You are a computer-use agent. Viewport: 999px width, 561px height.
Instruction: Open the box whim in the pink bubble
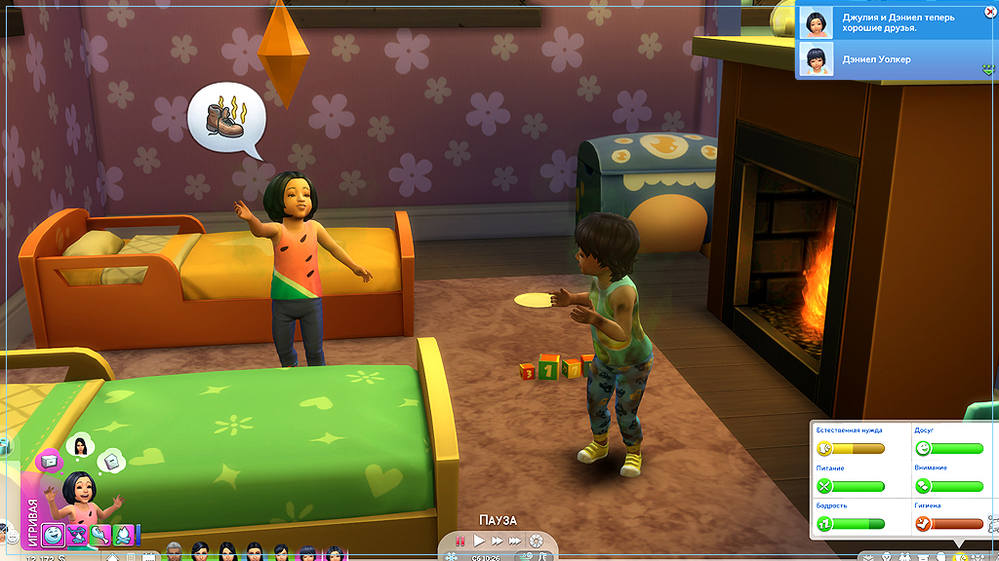[x=47, y=461]
